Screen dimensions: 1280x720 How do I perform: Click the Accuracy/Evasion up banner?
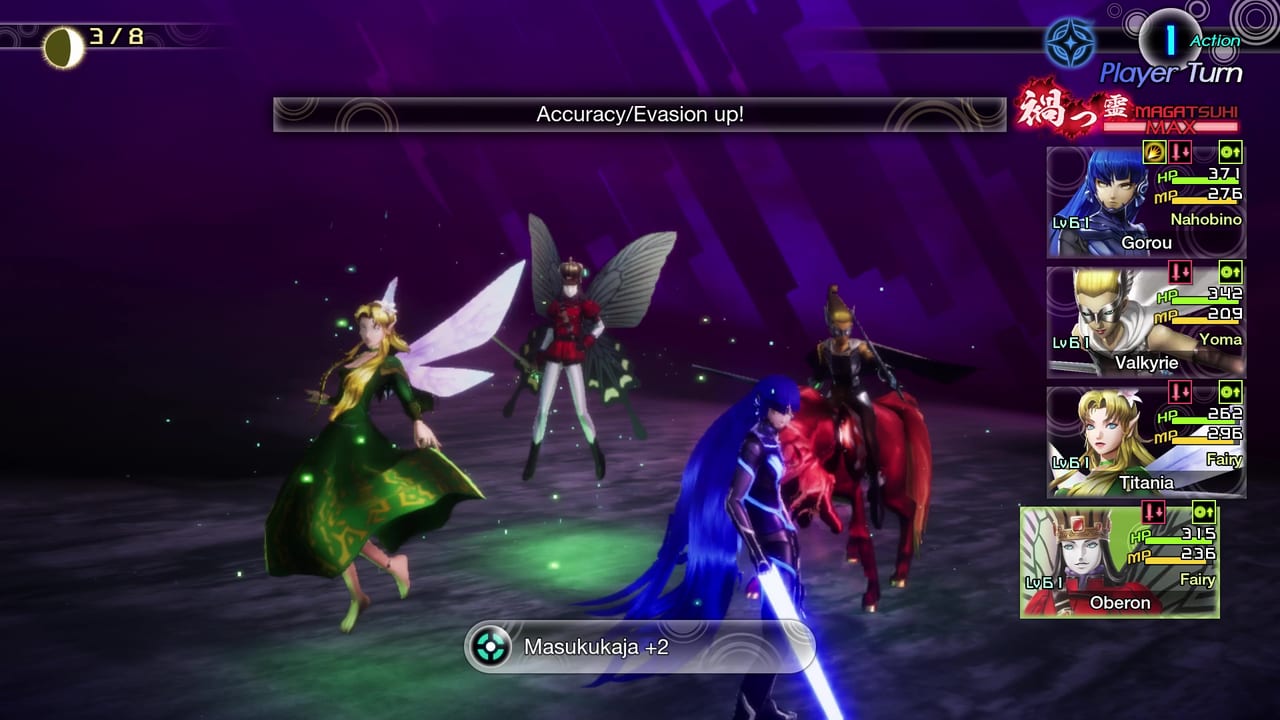click(x=640, y=114)
